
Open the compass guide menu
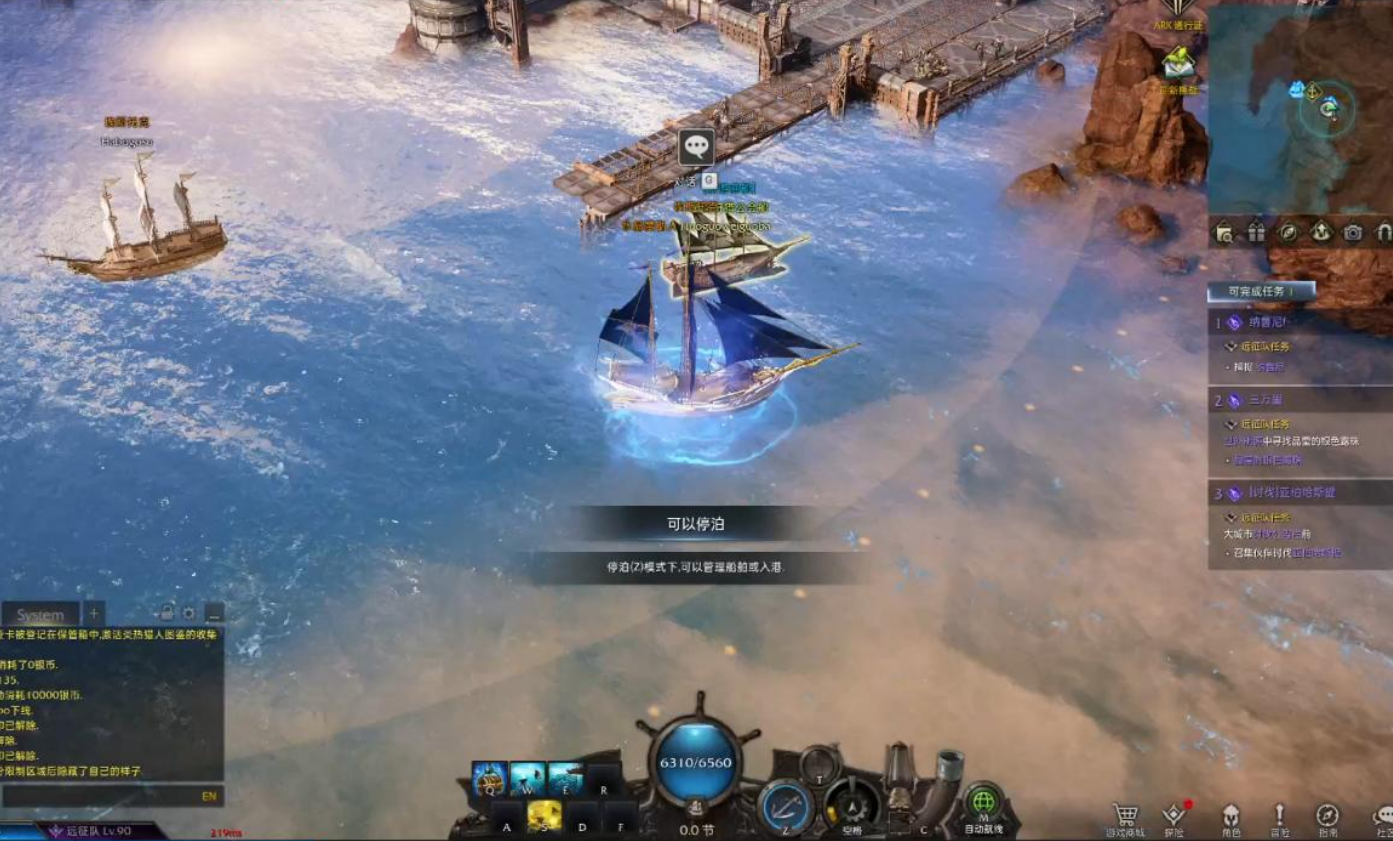1327,816
